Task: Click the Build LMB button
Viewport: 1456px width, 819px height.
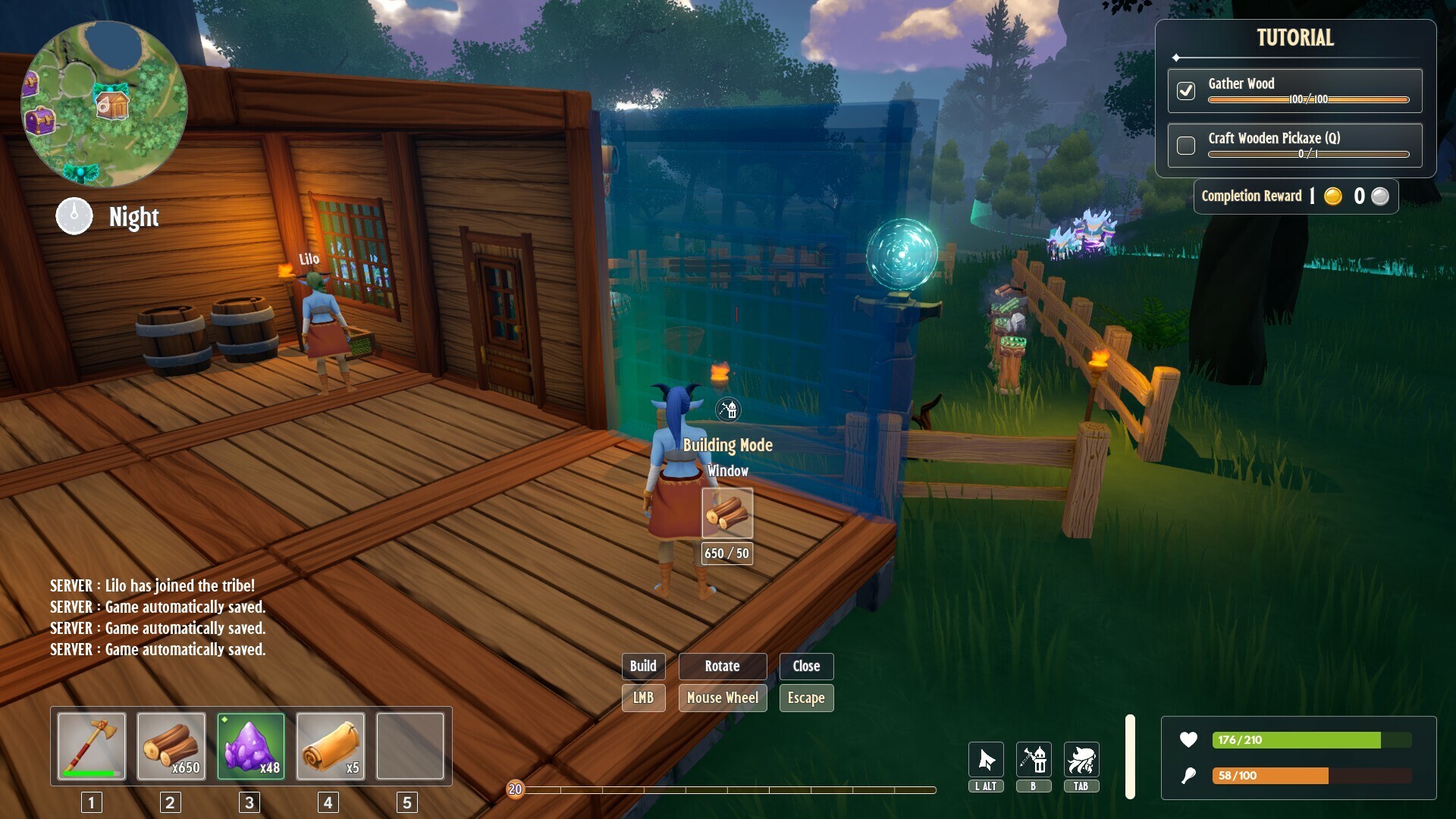Action: [643, 698]
